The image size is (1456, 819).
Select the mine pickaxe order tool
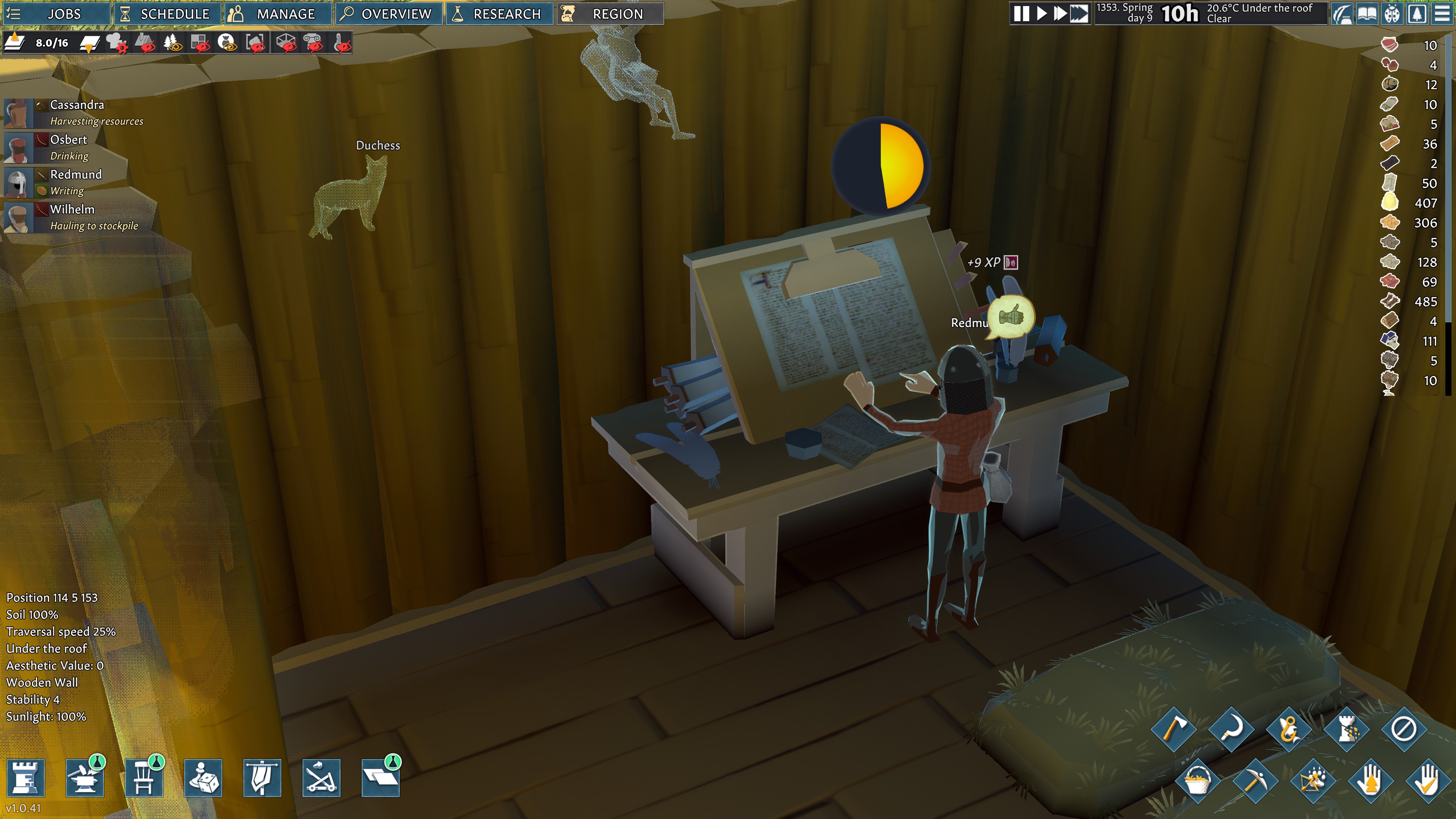pyautogui.click(x=1255, y=782)
